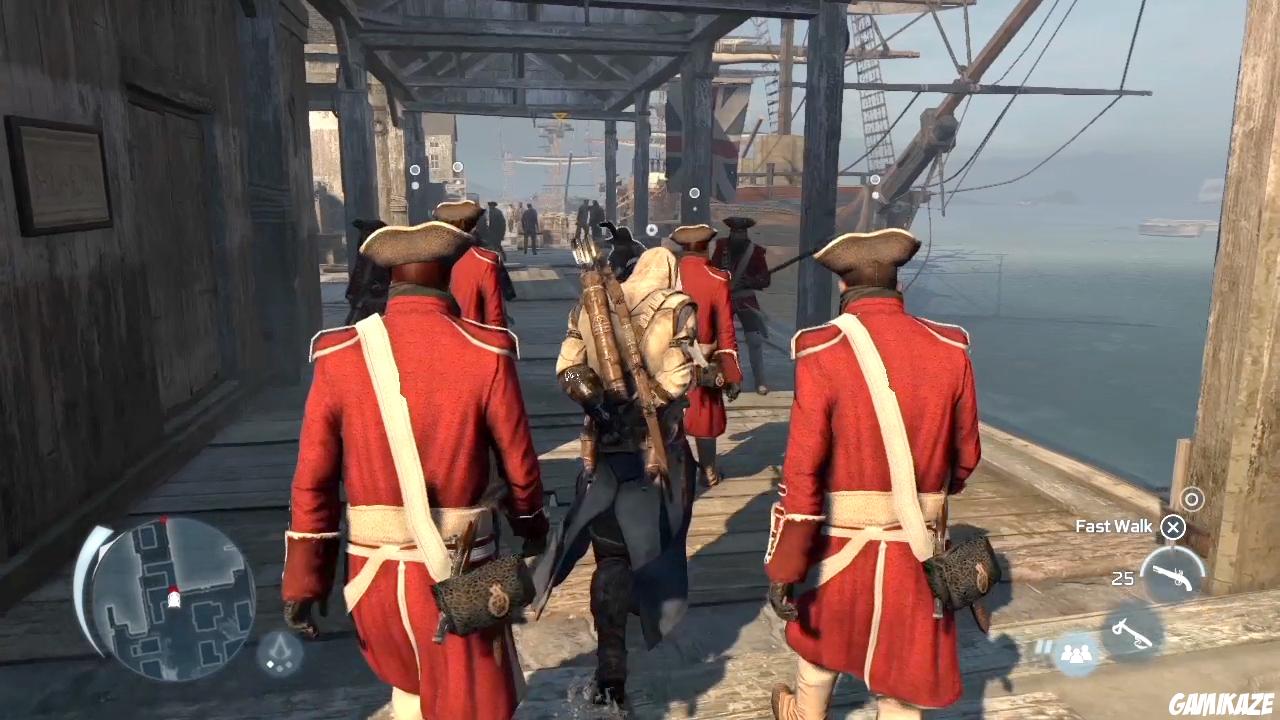Click the pause bars icon at bottom edge
Screen dimensions: 1280x720
(x=1043, y=648)
